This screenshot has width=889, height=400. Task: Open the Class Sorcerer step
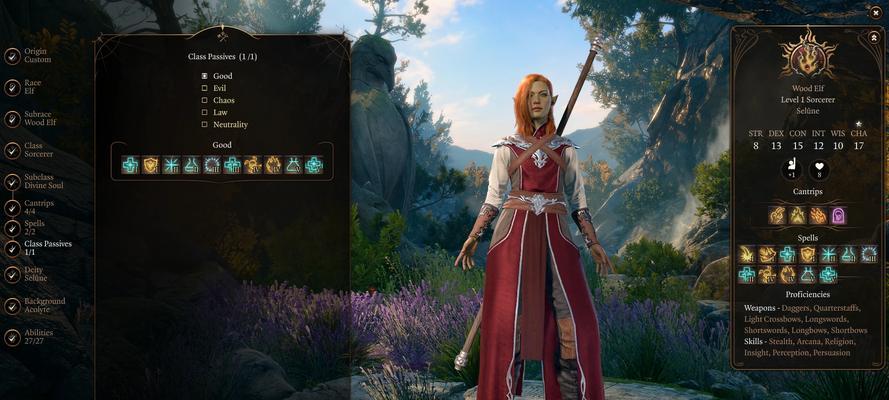[38, 150]
